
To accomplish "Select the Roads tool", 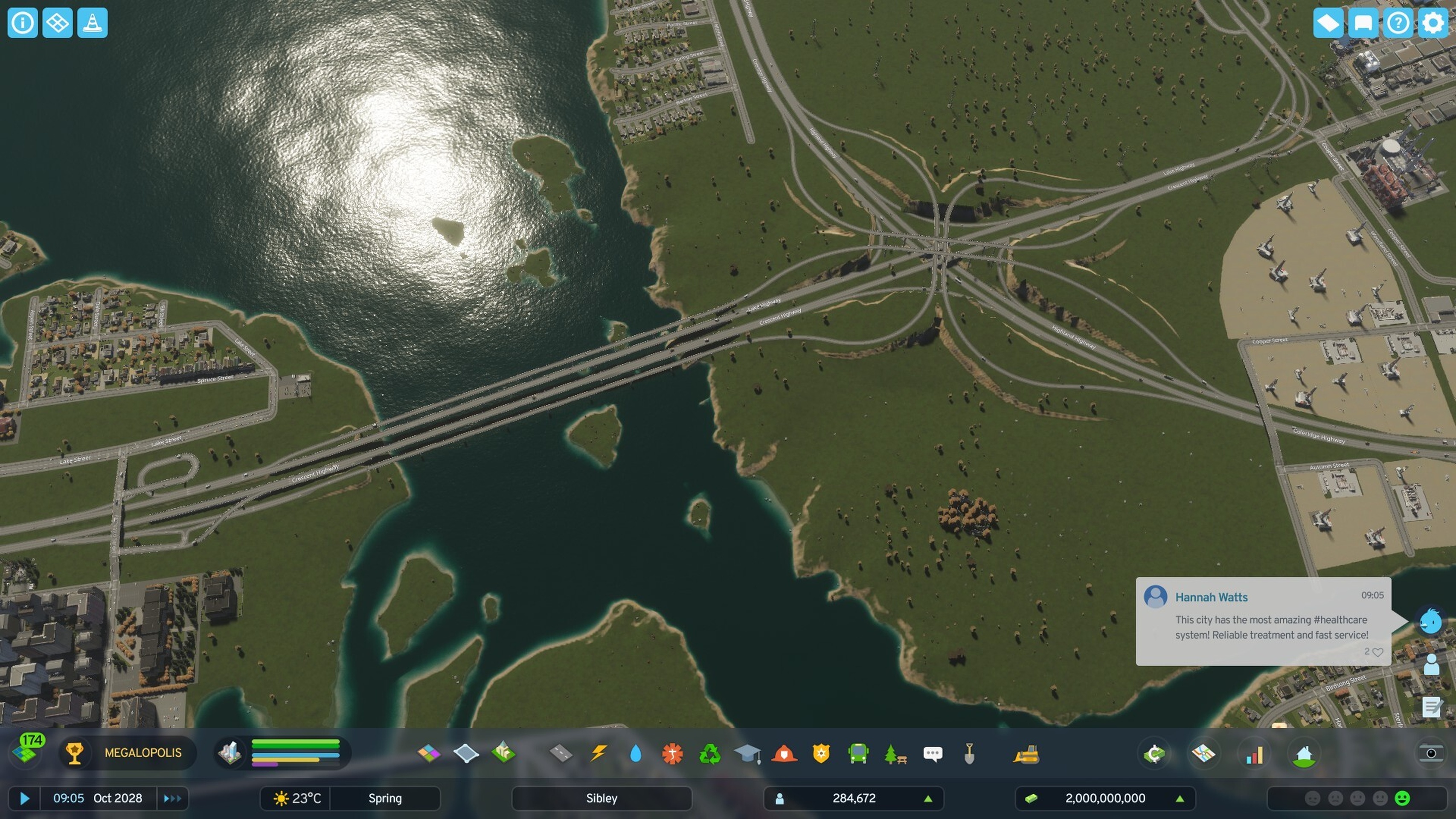I will pos(561,753).
